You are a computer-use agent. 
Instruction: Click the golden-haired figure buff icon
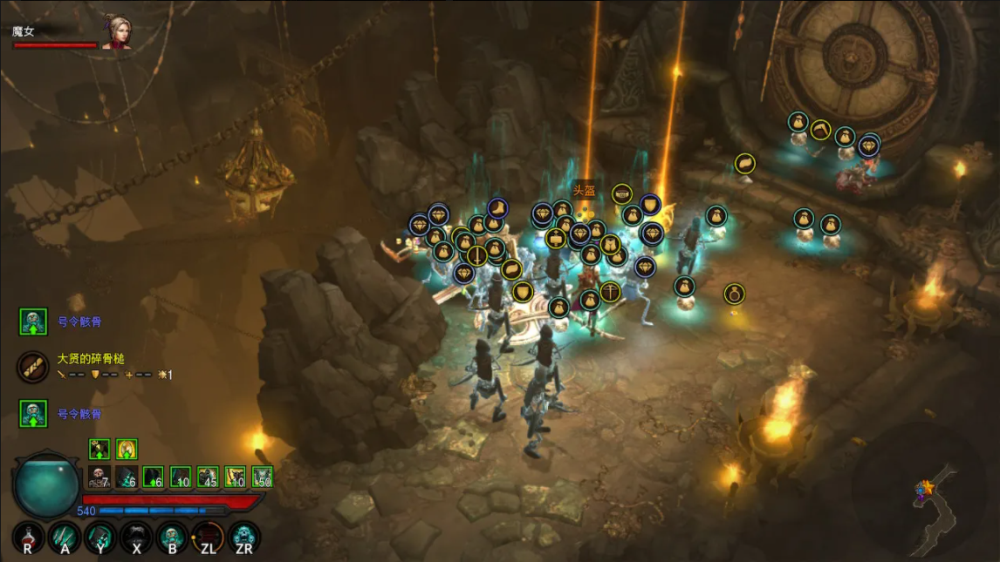[127, 449]
